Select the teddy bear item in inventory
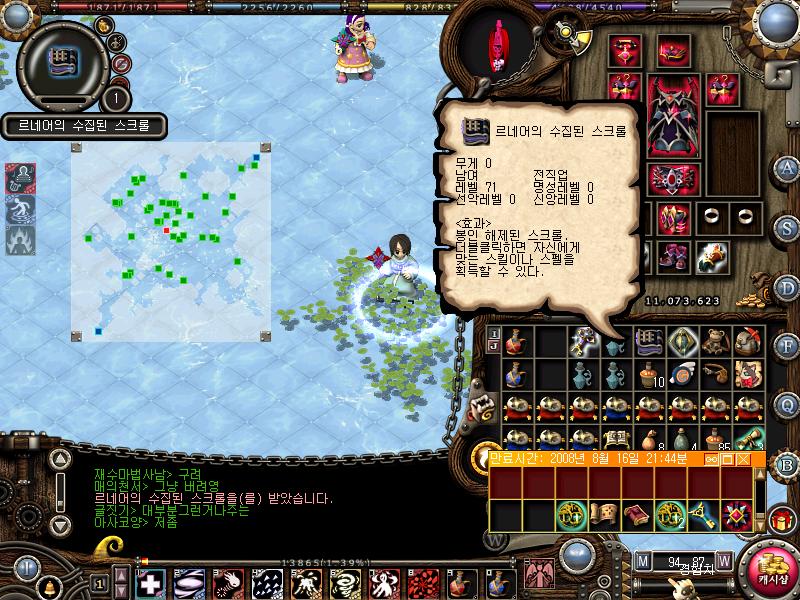Image resolution: width=800 pixels, height=600 pixels. pyautogui.click(x=714, y=342)
